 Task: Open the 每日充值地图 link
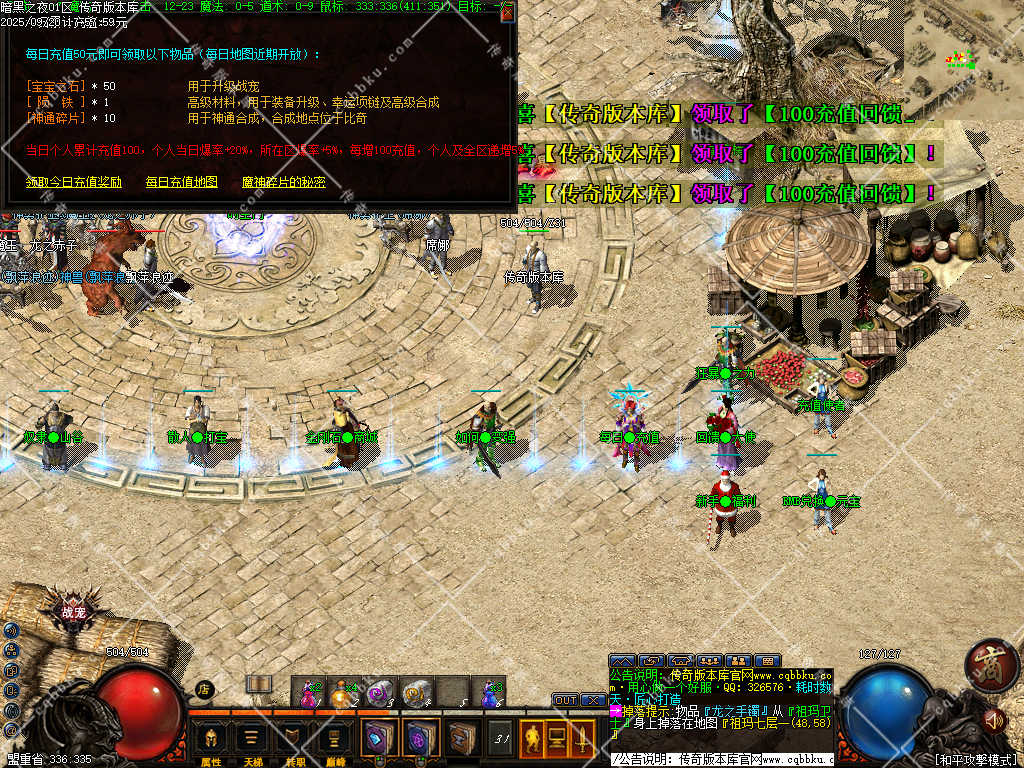tap(181, 182)
